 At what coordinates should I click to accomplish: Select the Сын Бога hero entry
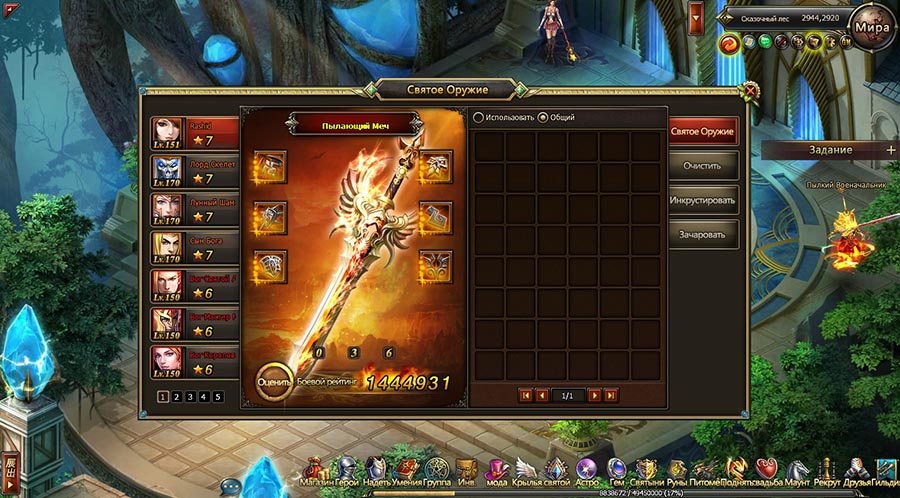(195, 246)
